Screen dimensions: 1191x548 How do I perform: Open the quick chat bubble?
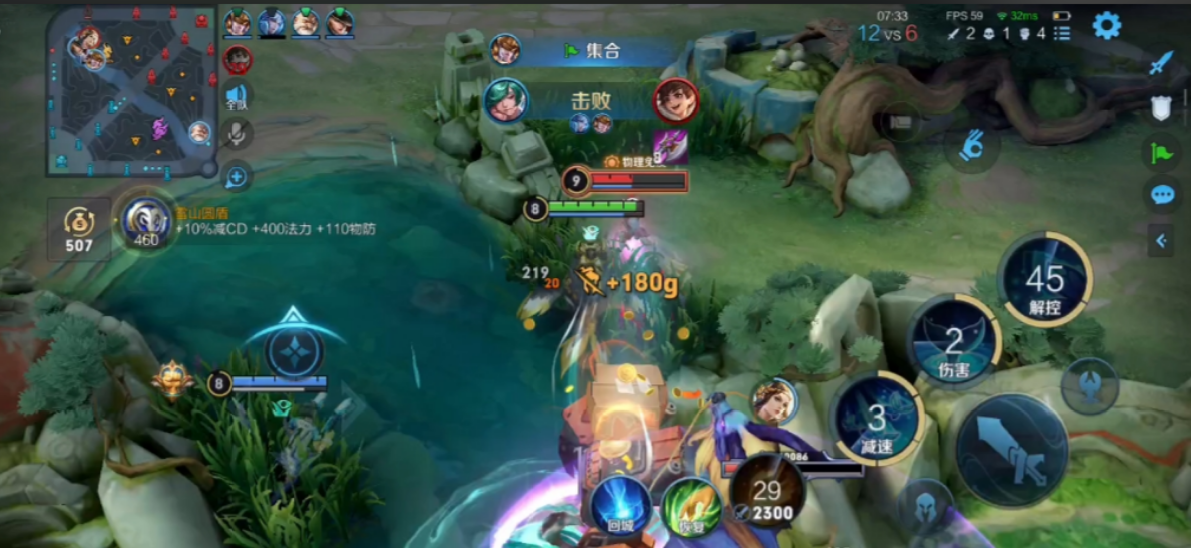click(x=1161, y=195)
